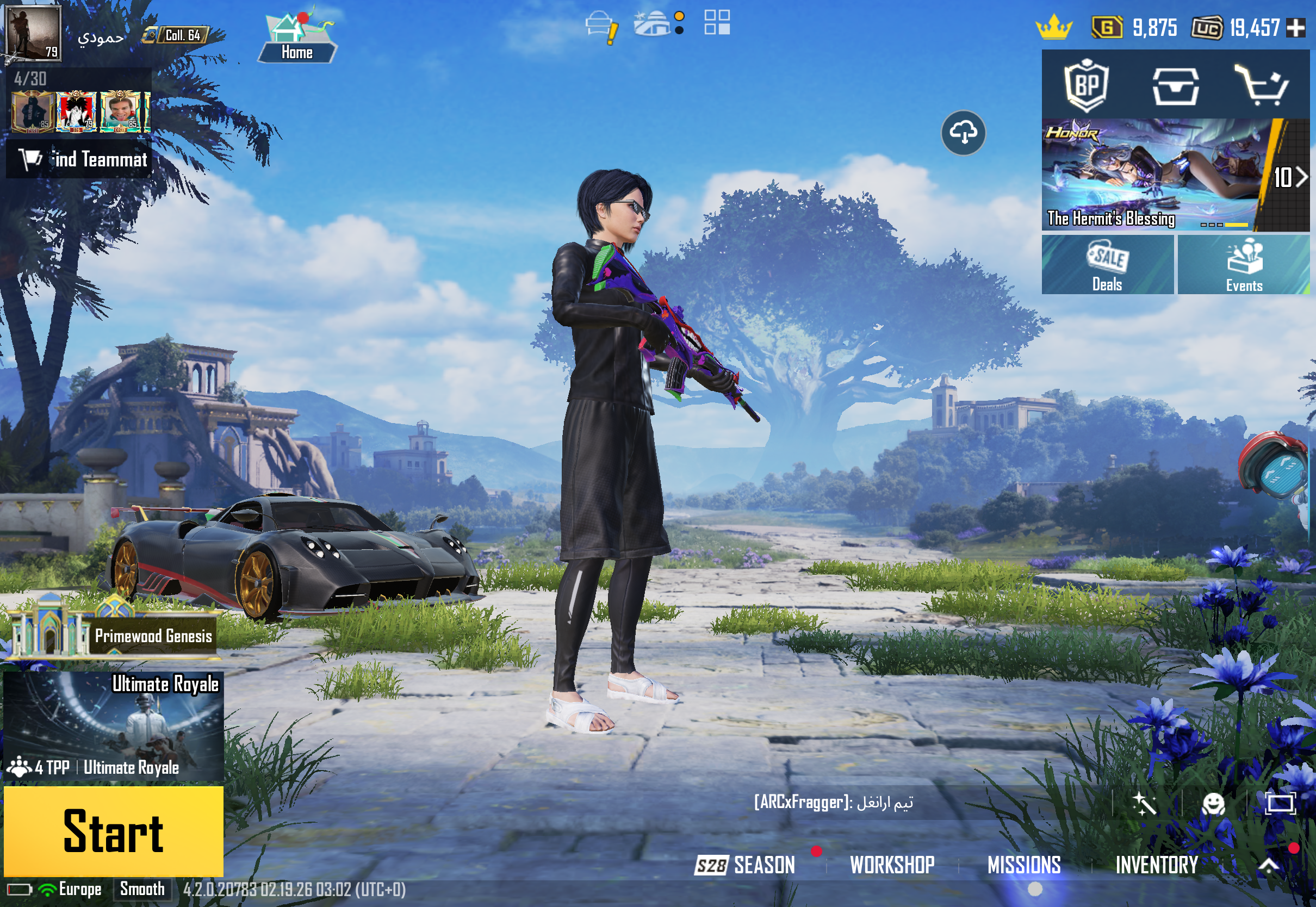The image size is (1316, 907).
Task: Open the BP royale pass
Action: click(x=1086, y=85)
